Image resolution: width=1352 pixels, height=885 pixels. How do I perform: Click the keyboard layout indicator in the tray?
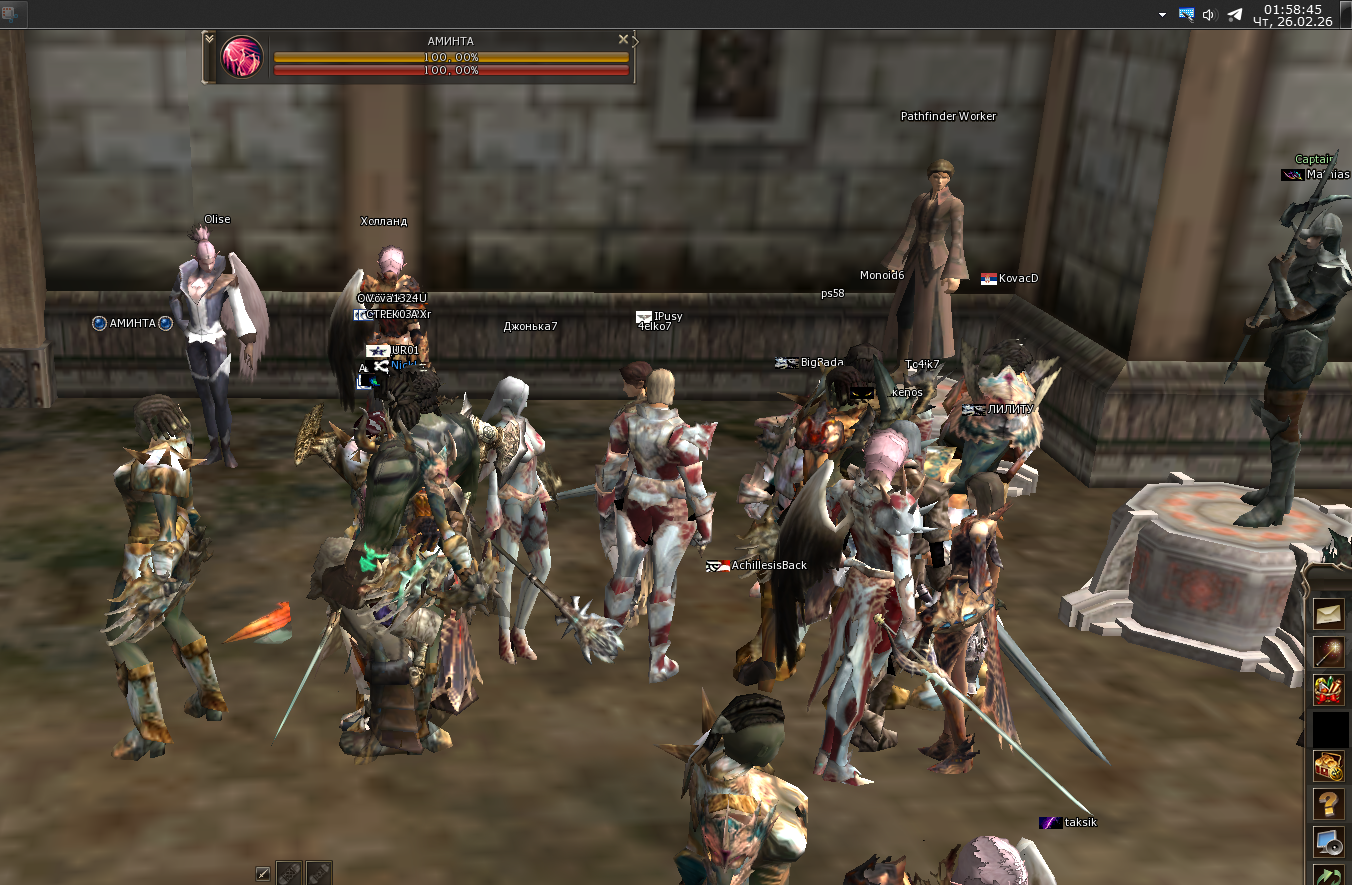(1186, 14)
